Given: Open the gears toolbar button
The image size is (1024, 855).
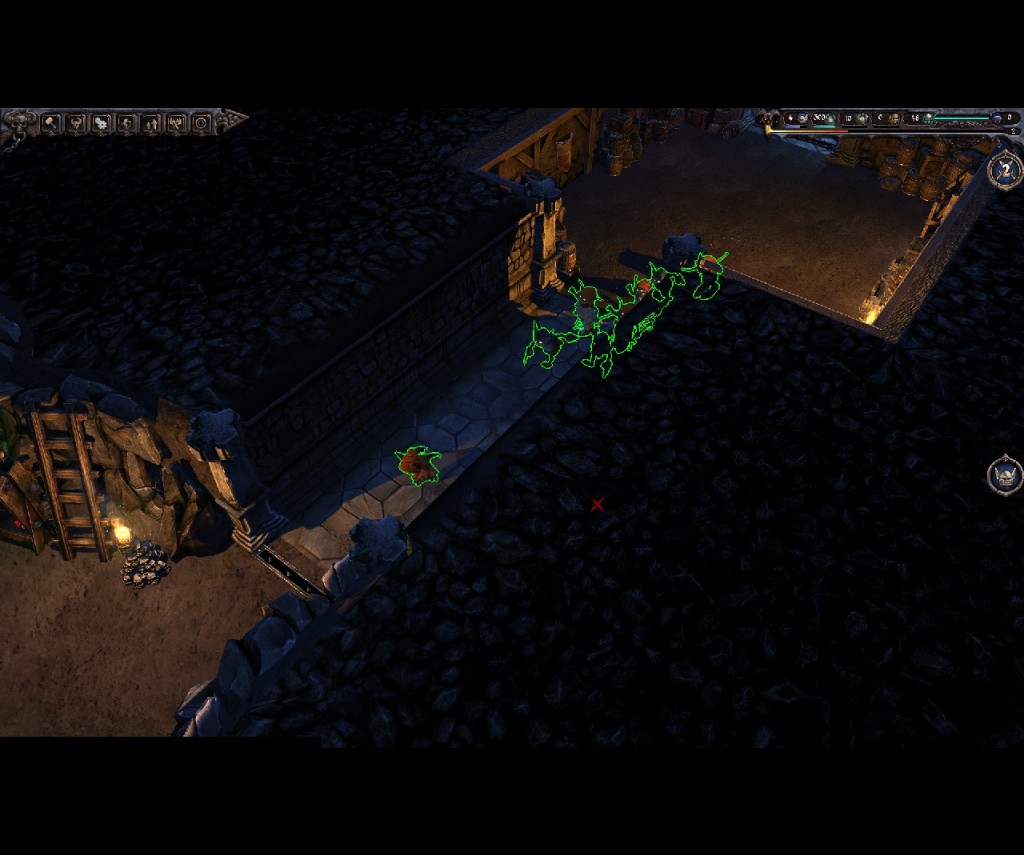Looking at the screenshot, I should tap(101, 123).
